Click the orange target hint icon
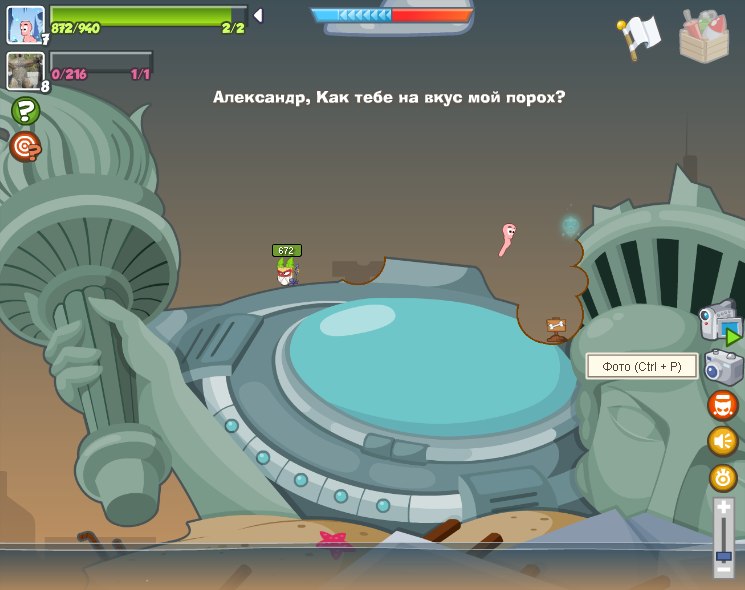The height and width of the screenshot is (590, 745). tap(25, 147)
